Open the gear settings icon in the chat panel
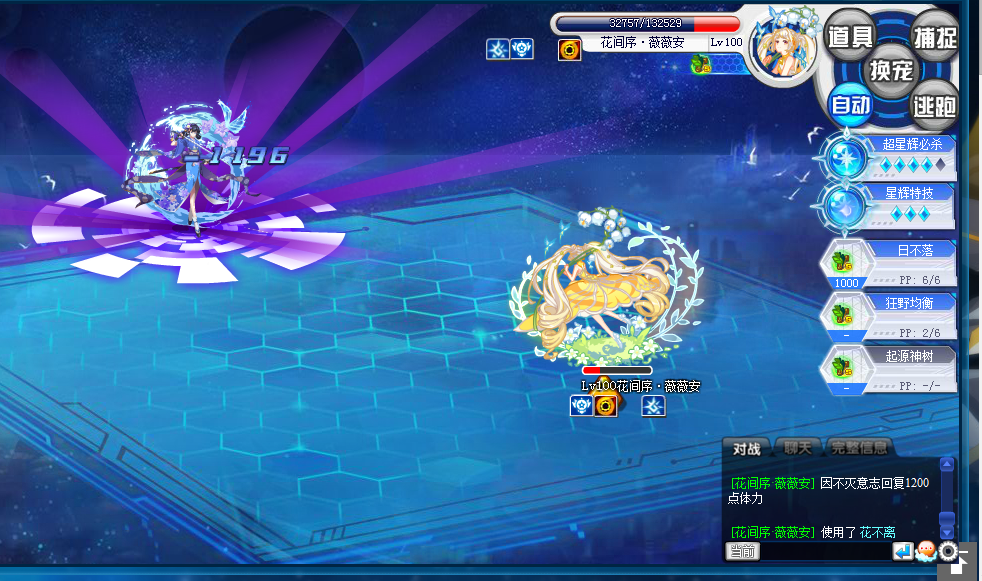Screen dimensions: 982x581 pyautogui.click(x=948, y=551)
